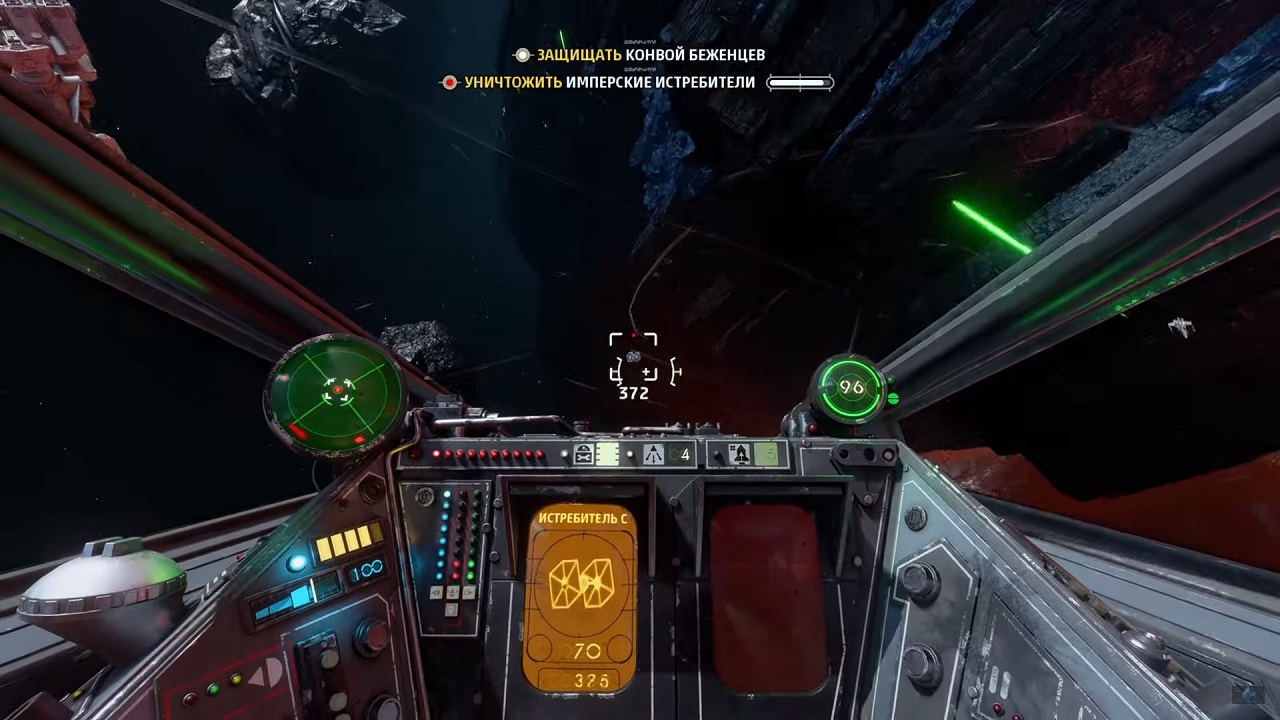The width and height of the screenshot is (1280, 720).
Task: Select the missile lock warning icon showing 4
Action: pyautogui.click(x=657, y=454)
